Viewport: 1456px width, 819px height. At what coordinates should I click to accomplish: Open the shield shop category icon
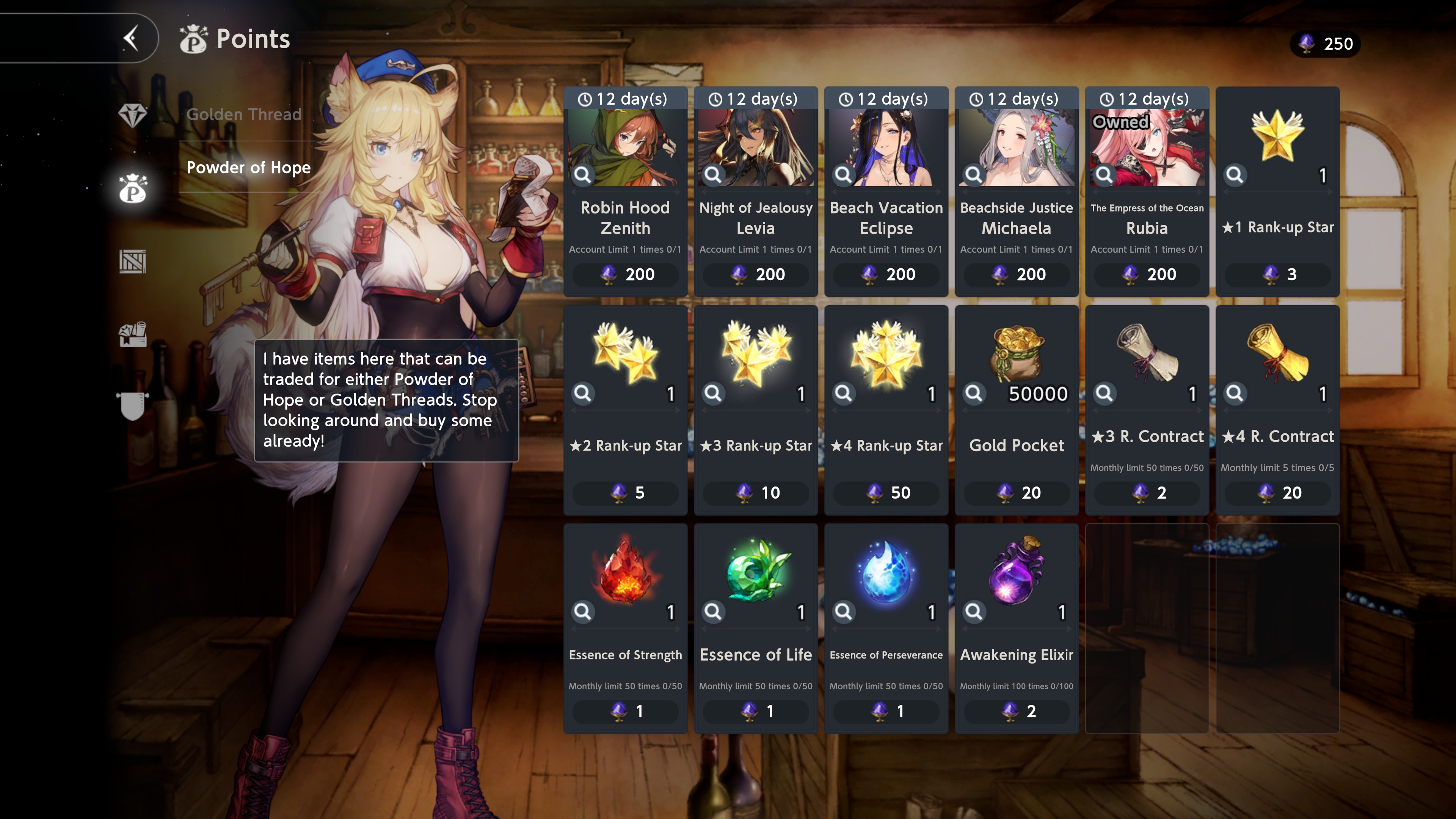pos(133,406)
